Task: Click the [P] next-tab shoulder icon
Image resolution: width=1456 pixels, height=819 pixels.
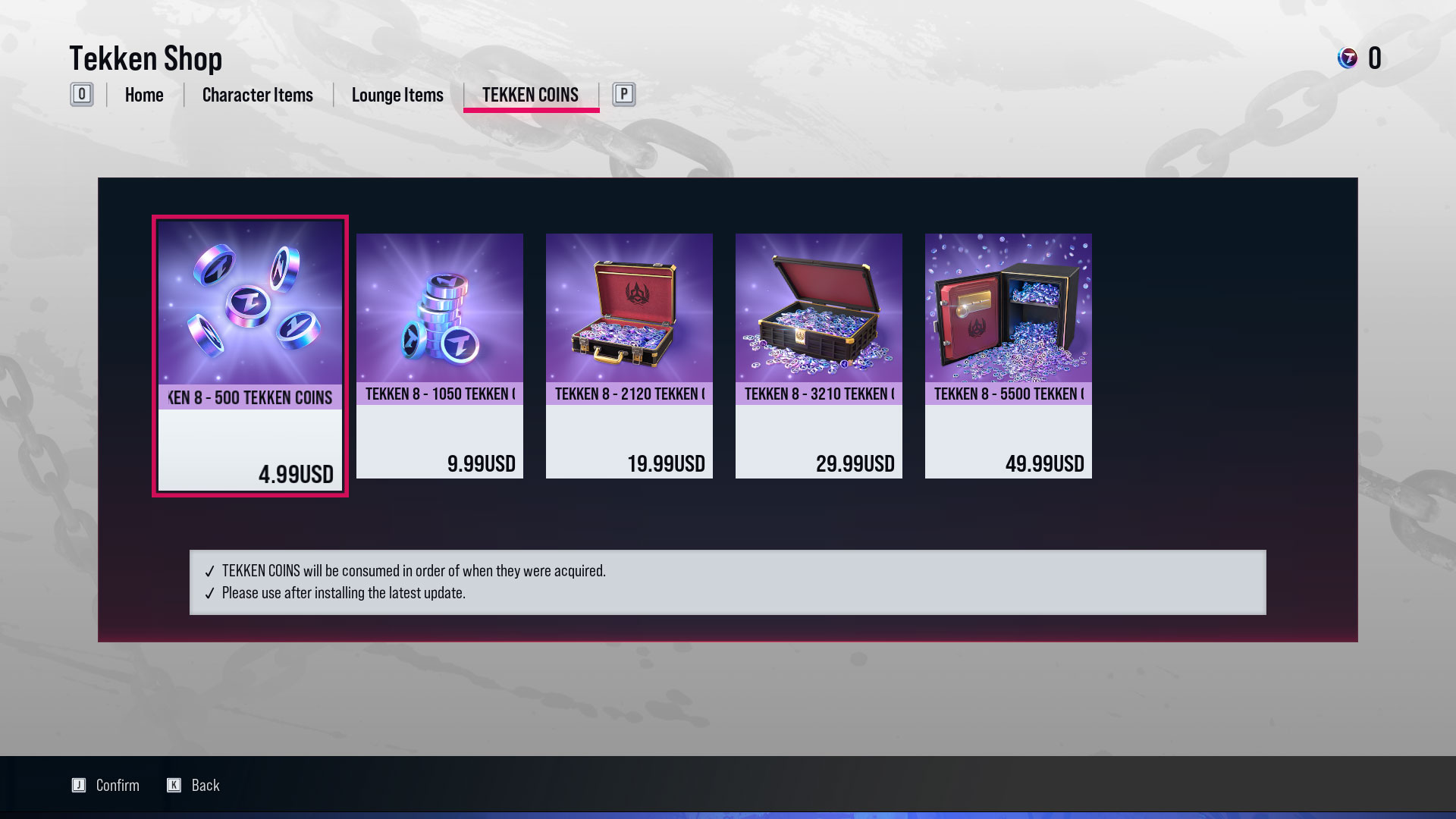Action: [x=623, y=95]
